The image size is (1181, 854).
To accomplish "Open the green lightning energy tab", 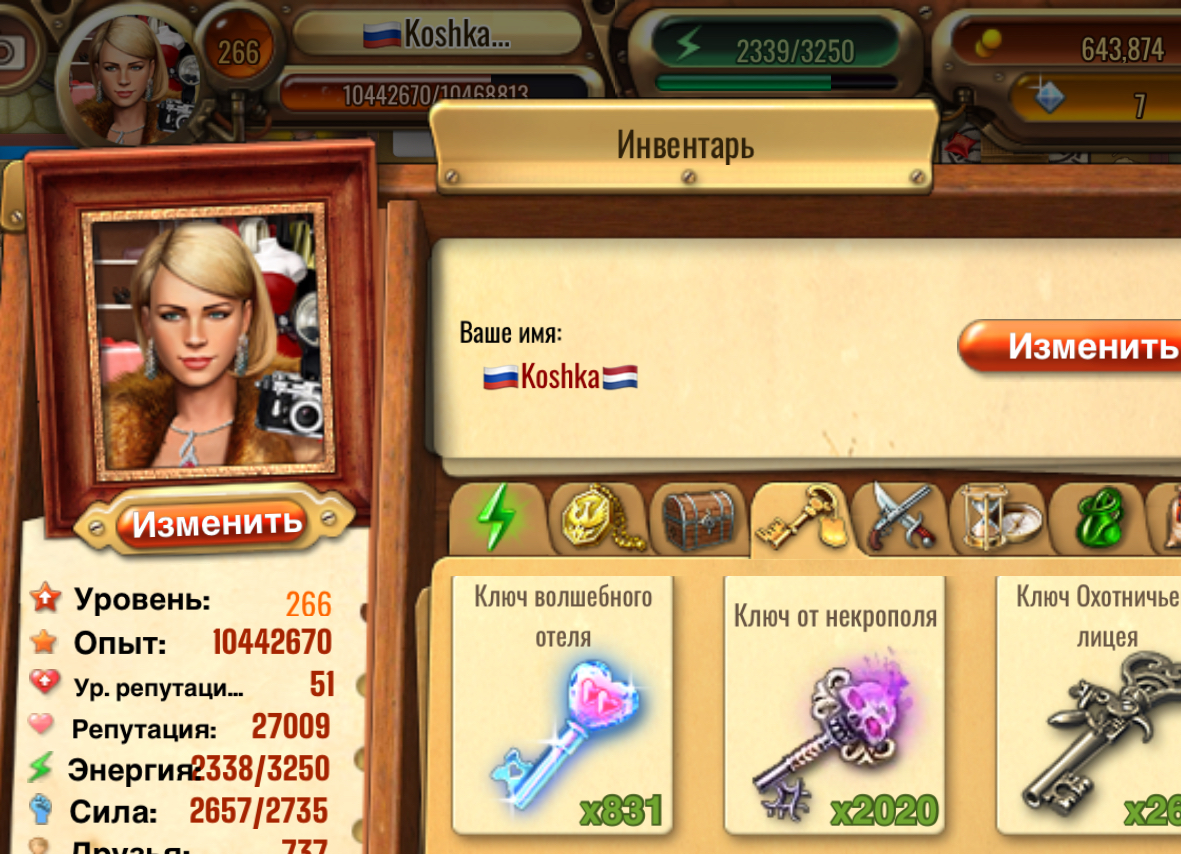I will pyautogui.click(x=496, y=518).
